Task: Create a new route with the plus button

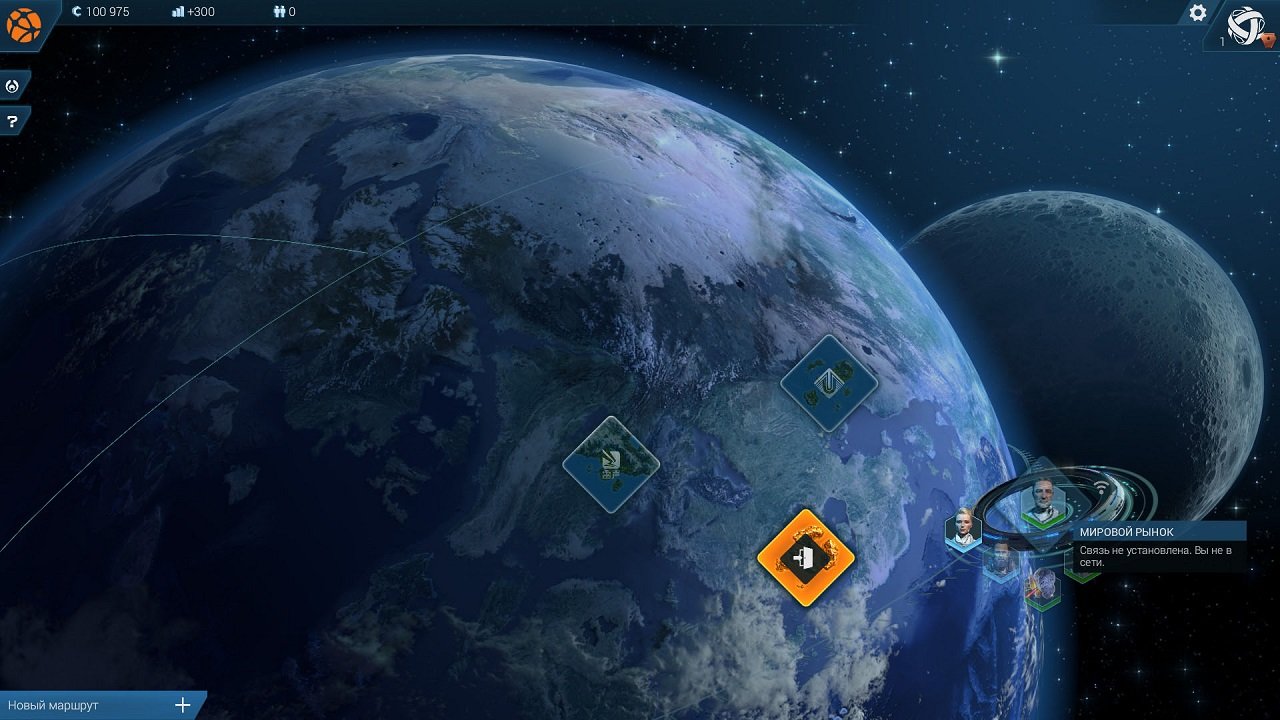Action: coord(181,704)
